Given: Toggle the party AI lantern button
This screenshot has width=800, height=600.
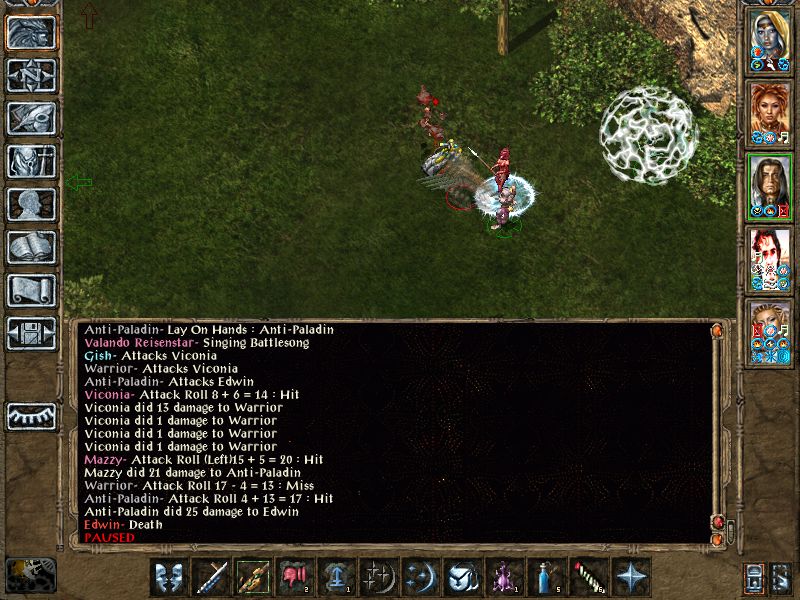Looking at the screenshot, I should click(754, 577).
